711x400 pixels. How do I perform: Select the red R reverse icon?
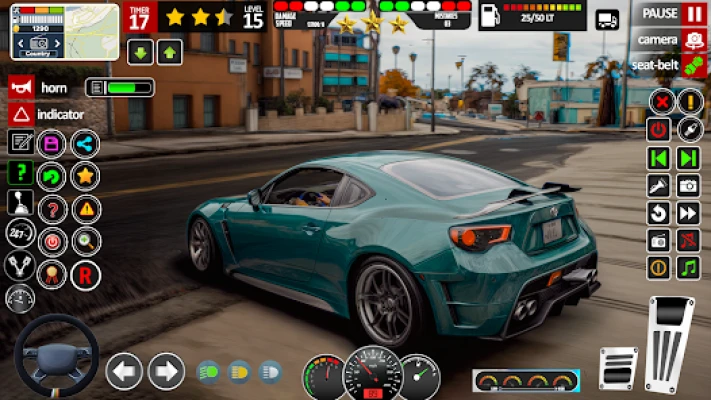[86, 274]
